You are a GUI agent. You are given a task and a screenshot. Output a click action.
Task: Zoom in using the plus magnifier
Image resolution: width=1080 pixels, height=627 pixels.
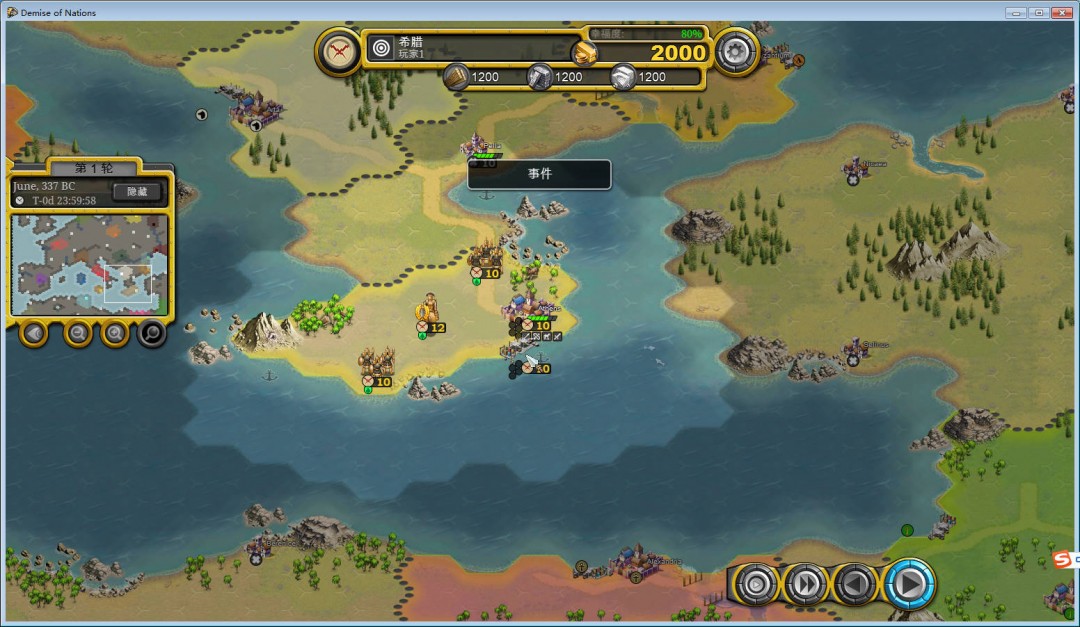tap(114, 332)
